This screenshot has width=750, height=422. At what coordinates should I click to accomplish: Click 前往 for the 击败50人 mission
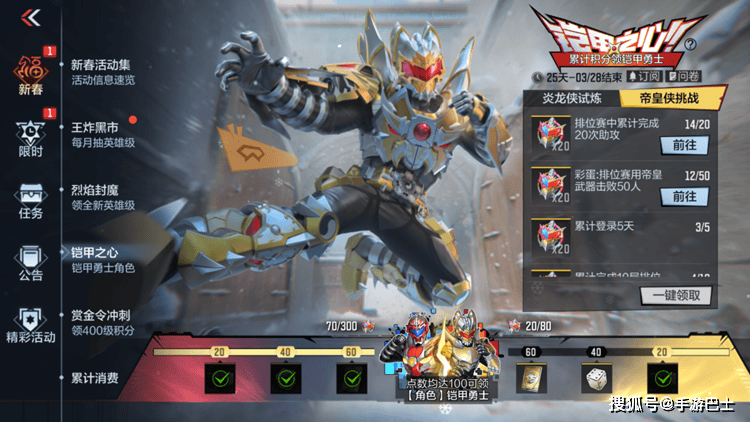coord(684,195)
